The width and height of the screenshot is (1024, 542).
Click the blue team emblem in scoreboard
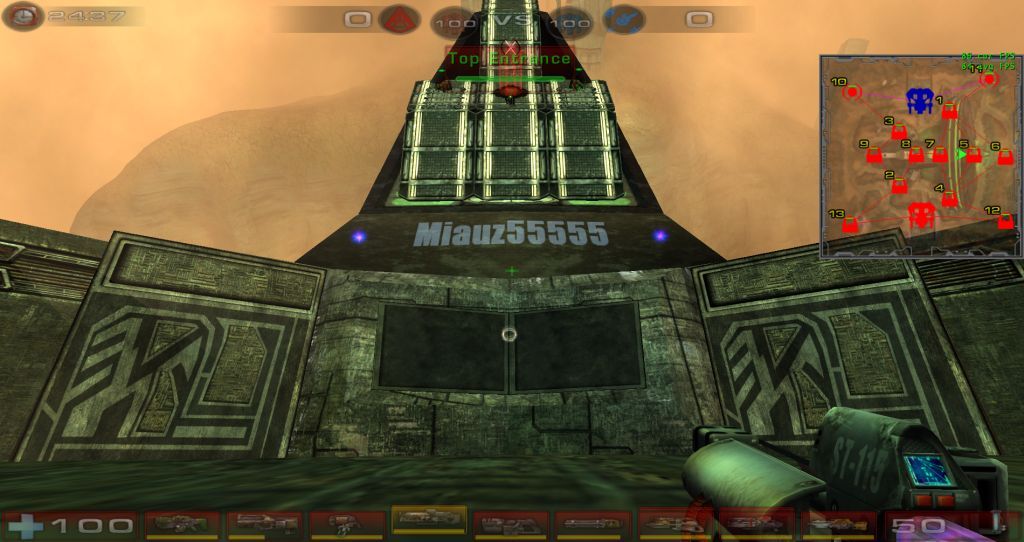click(x=623, y=19)
